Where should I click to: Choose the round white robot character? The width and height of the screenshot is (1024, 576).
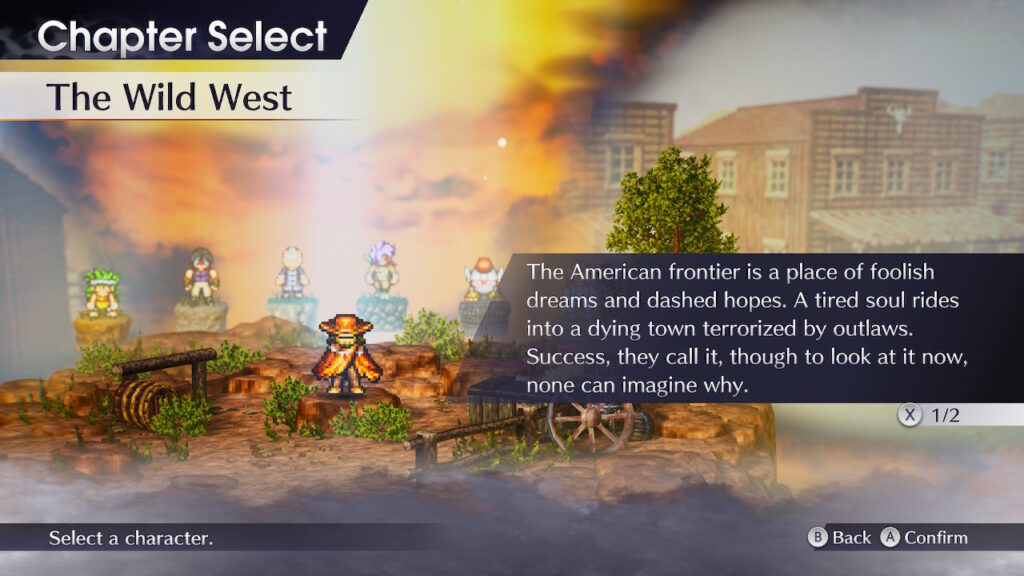click(x=483, y=278)
